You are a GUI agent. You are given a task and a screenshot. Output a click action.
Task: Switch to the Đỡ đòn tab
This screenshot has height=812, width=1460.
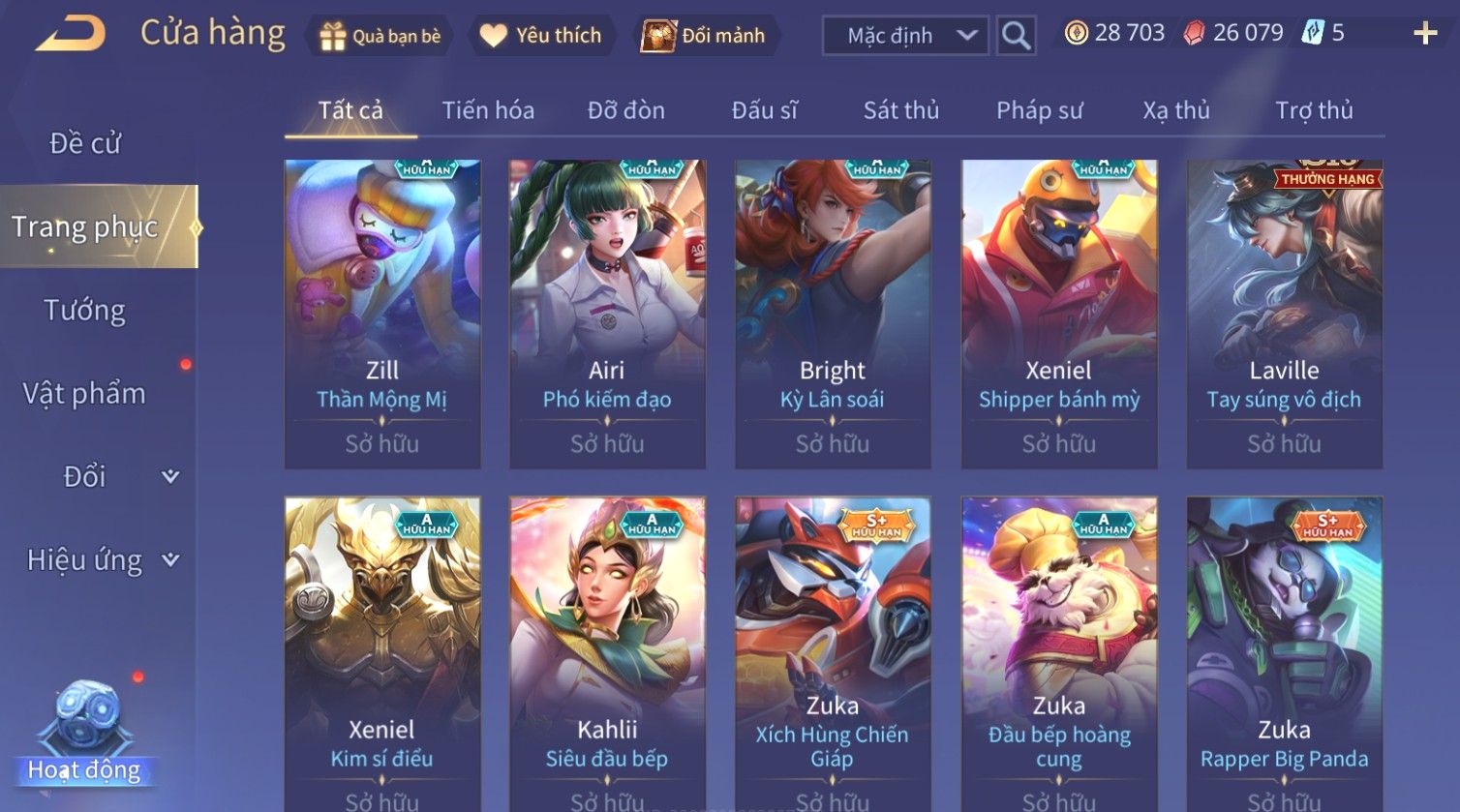click(625, 110)
